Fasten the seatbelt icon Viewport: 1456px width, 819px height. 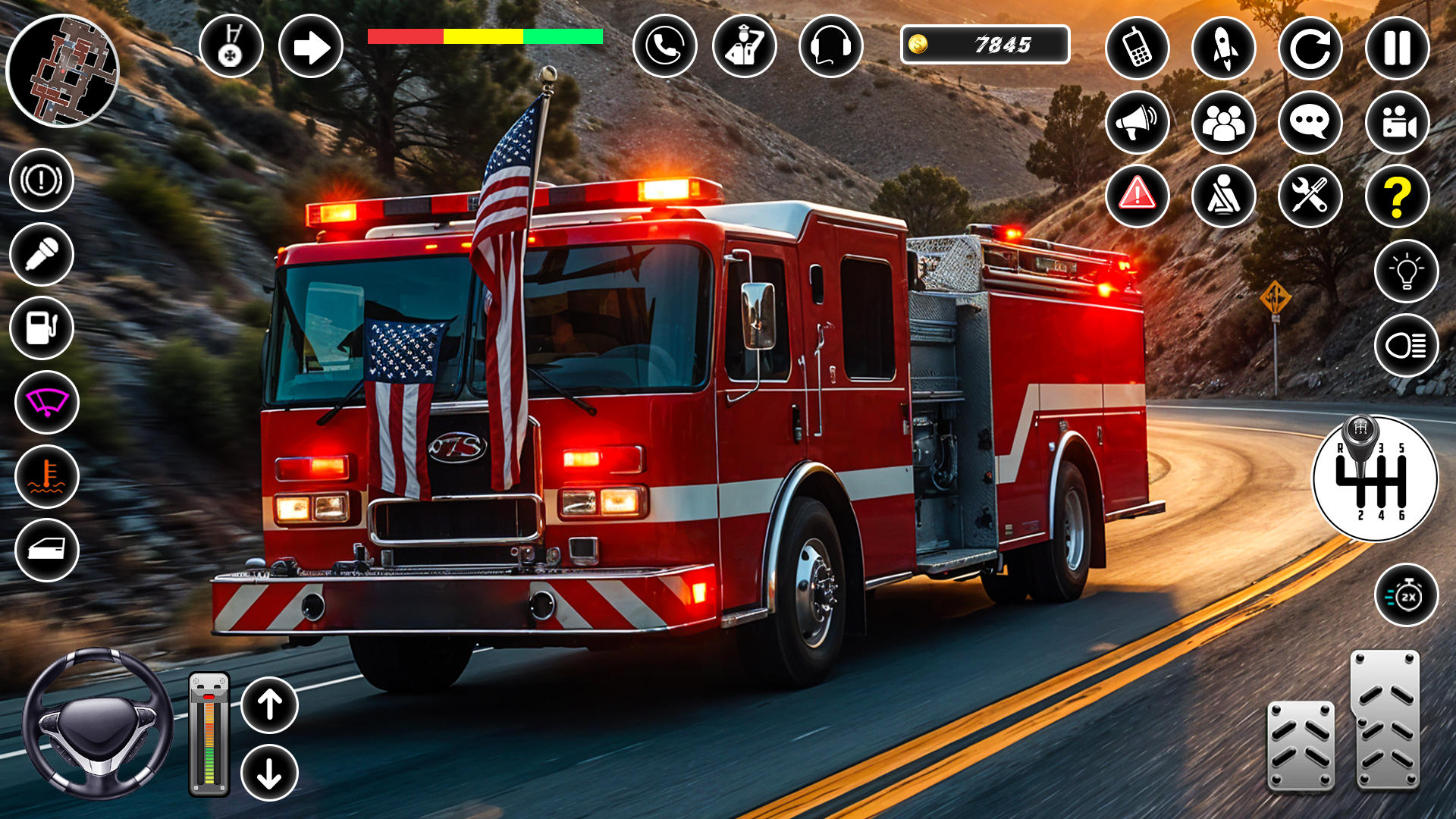pyautogui.click(x=1224, y=196)
